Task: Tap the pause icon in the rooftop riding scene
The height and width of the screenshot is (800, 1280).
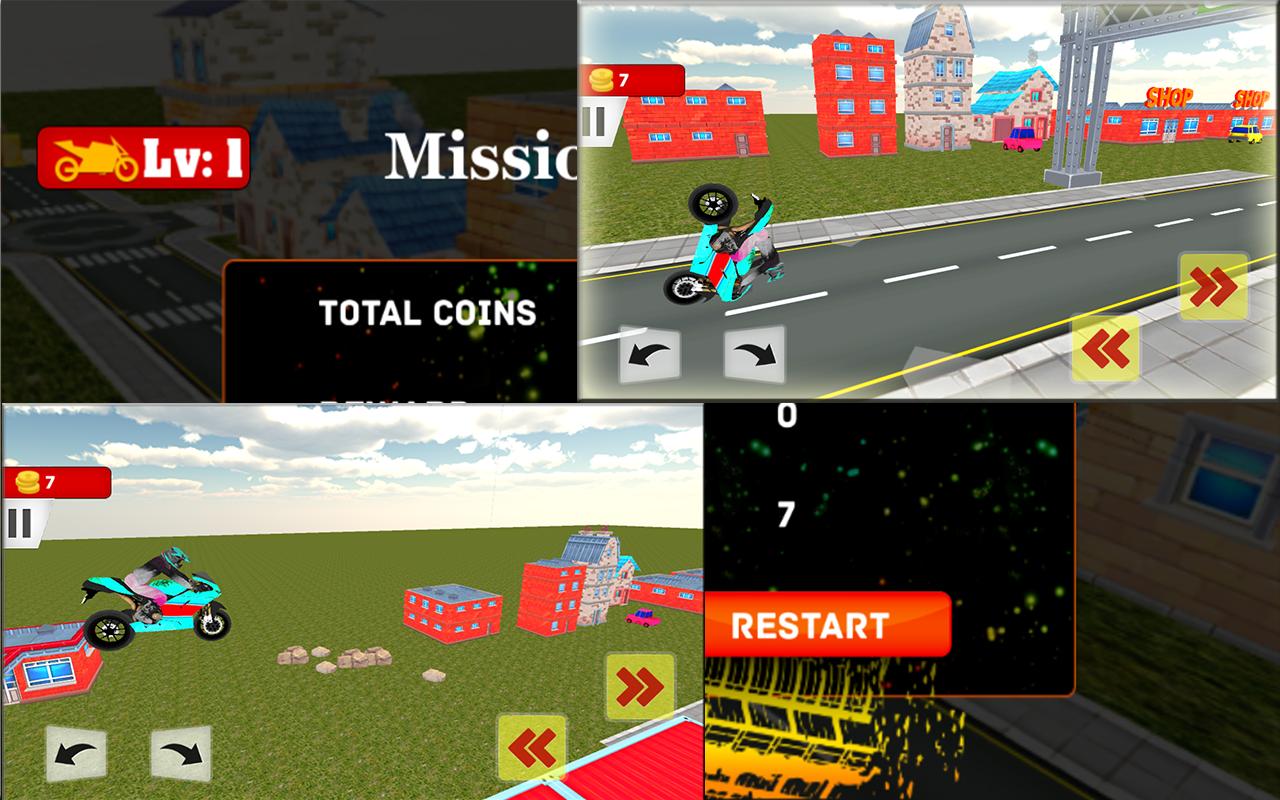Action: coord(18,521)
